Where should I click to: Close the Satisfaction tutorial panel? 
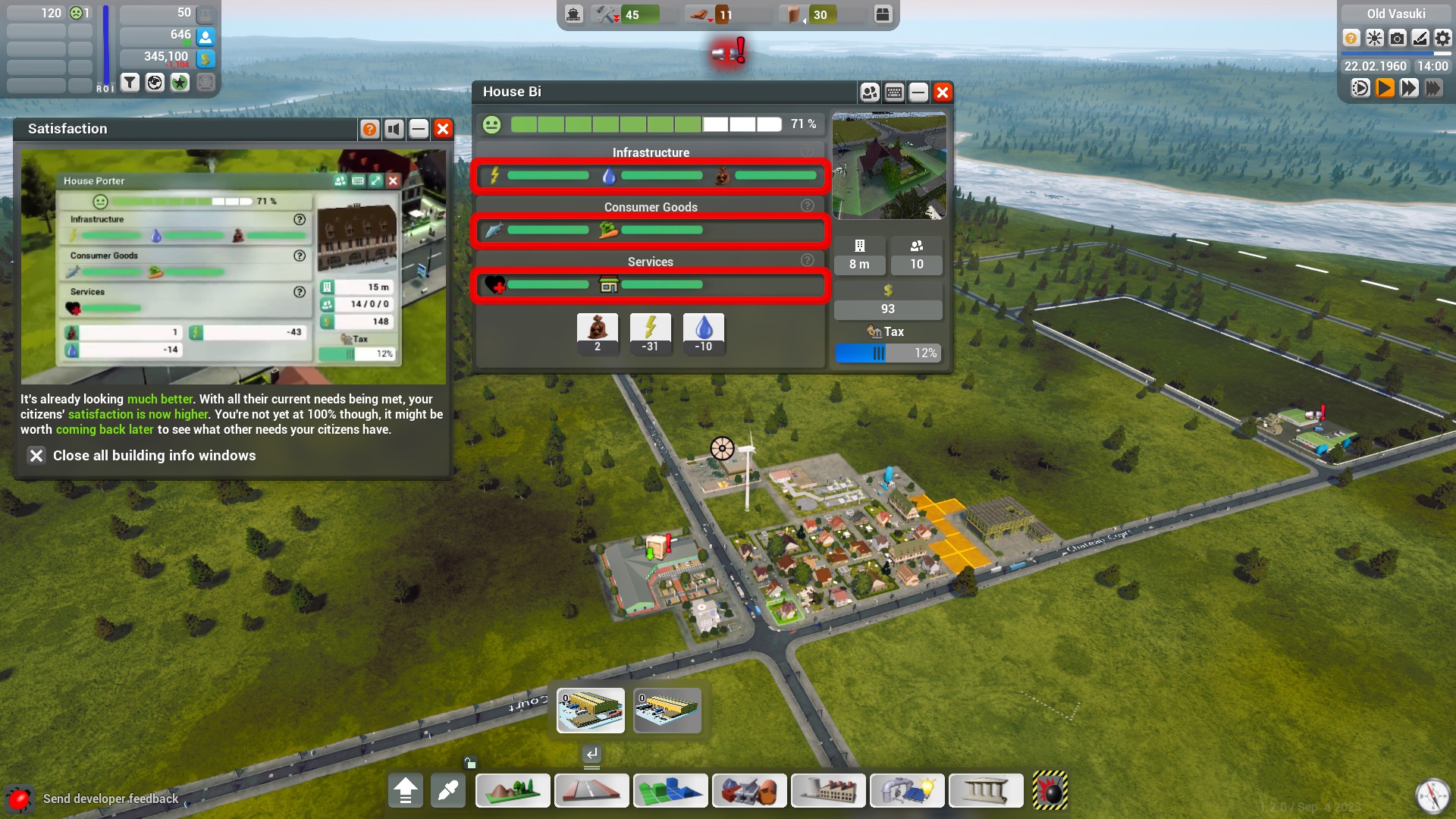443,129
